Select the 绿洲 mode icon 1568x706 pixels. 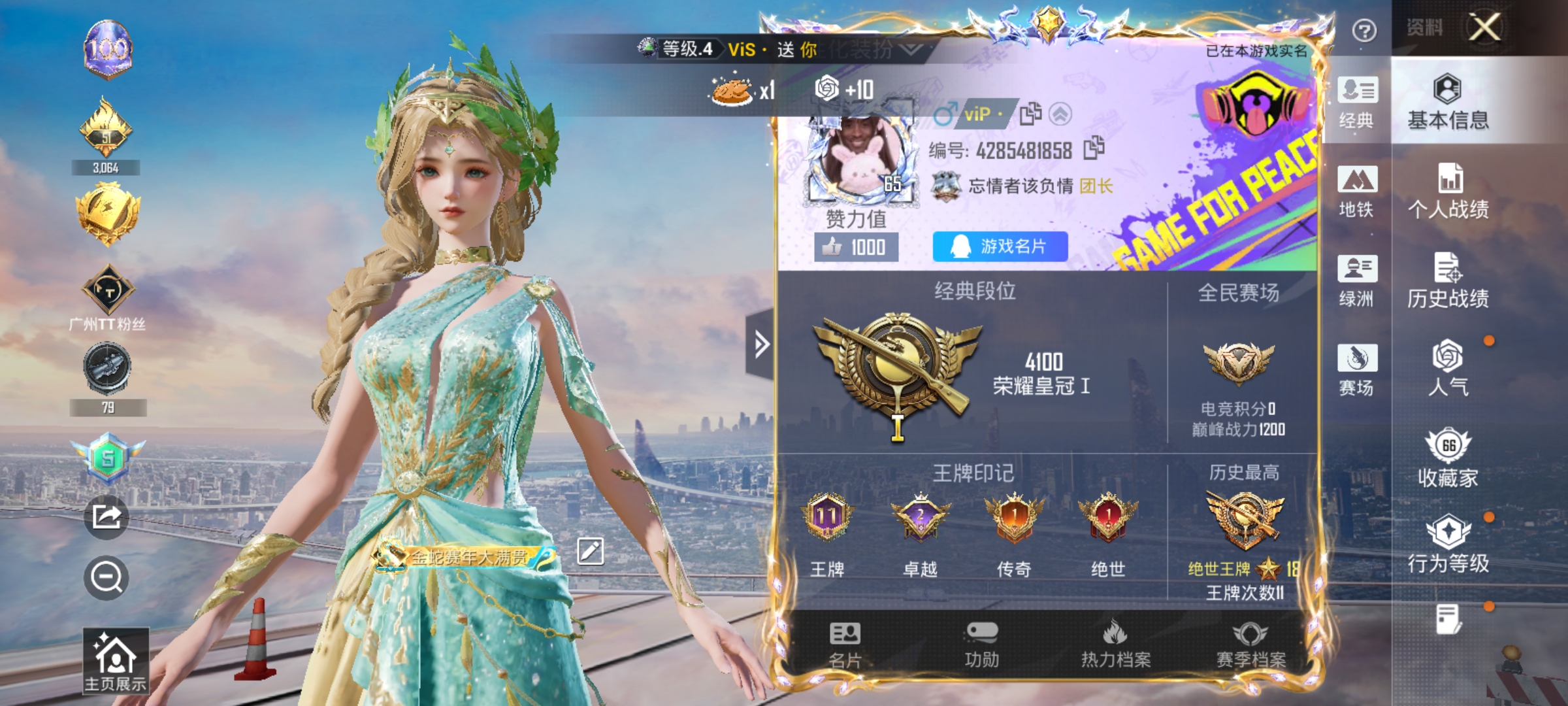pyautogui.click(x=1358, y=280)
